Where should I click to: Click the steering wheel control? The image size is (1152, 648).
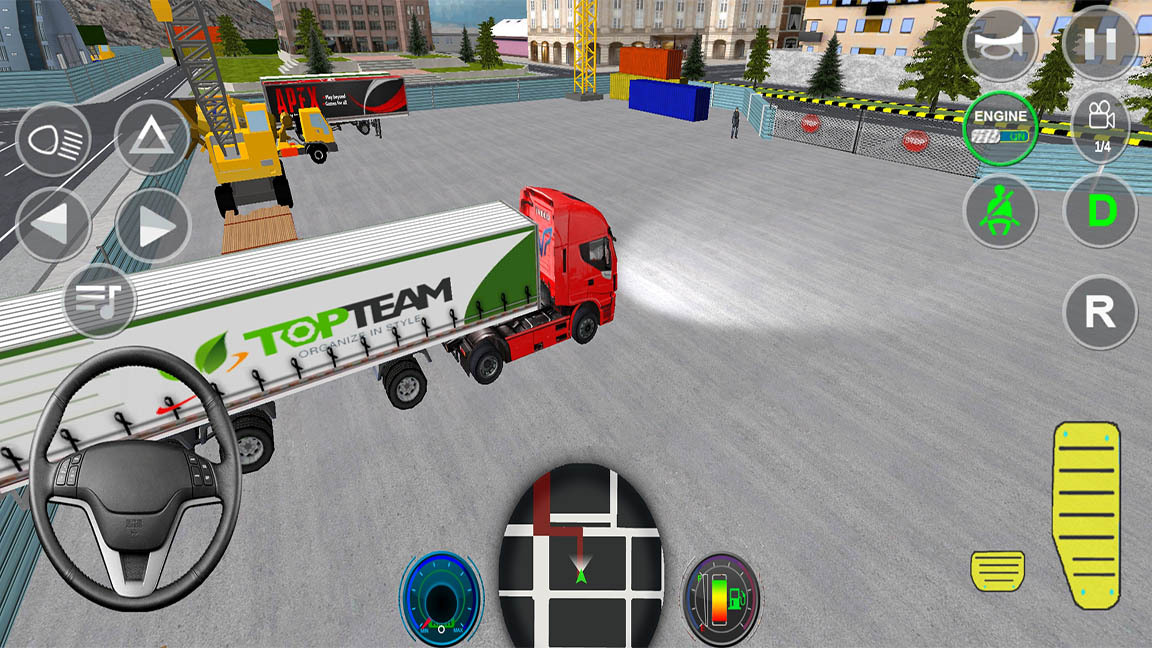tap(134, 477)
